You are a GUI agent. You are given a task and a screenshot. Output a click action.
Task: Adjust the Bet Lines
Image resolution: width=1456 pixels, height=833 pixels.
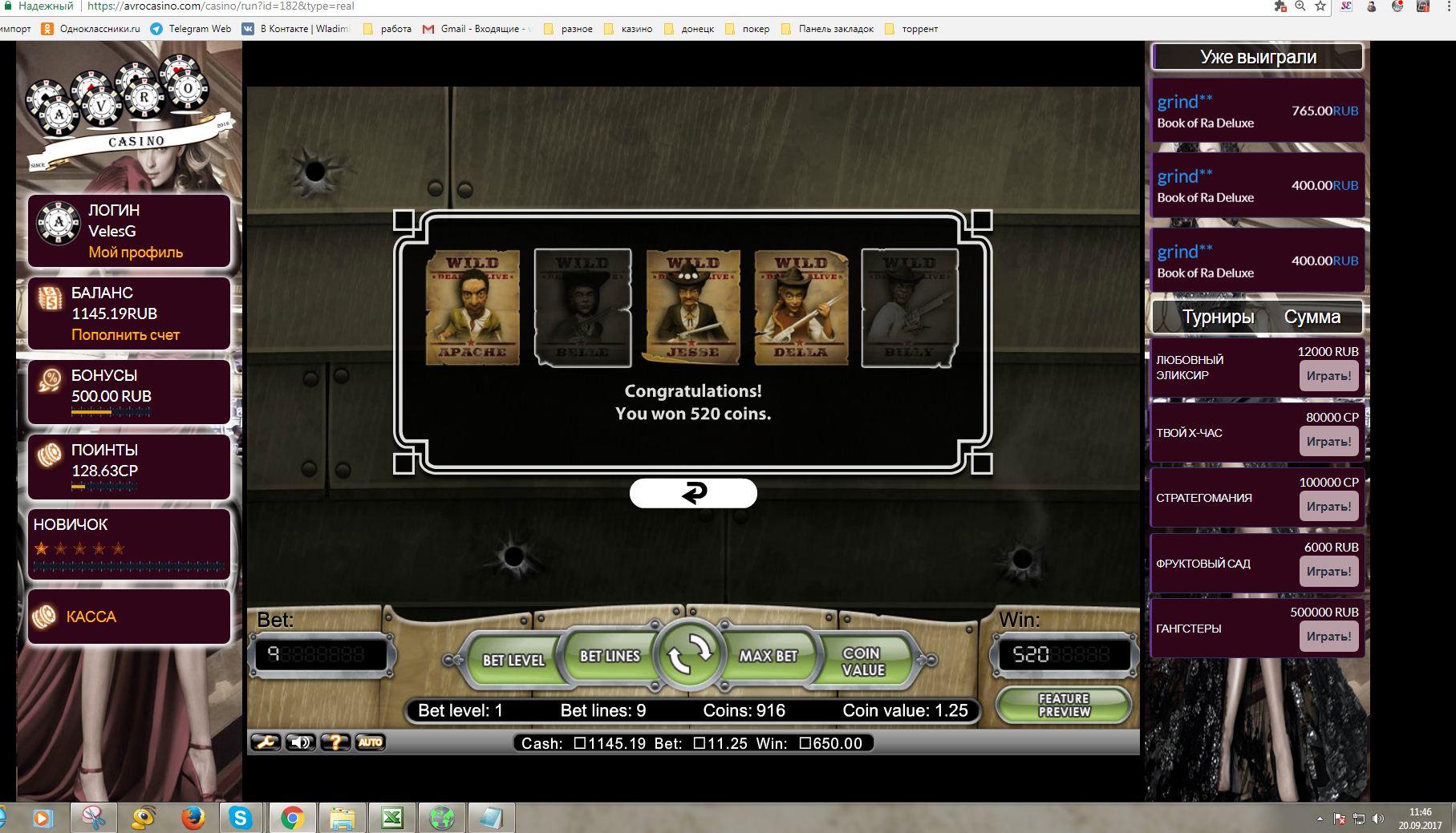tap(610, 656)
